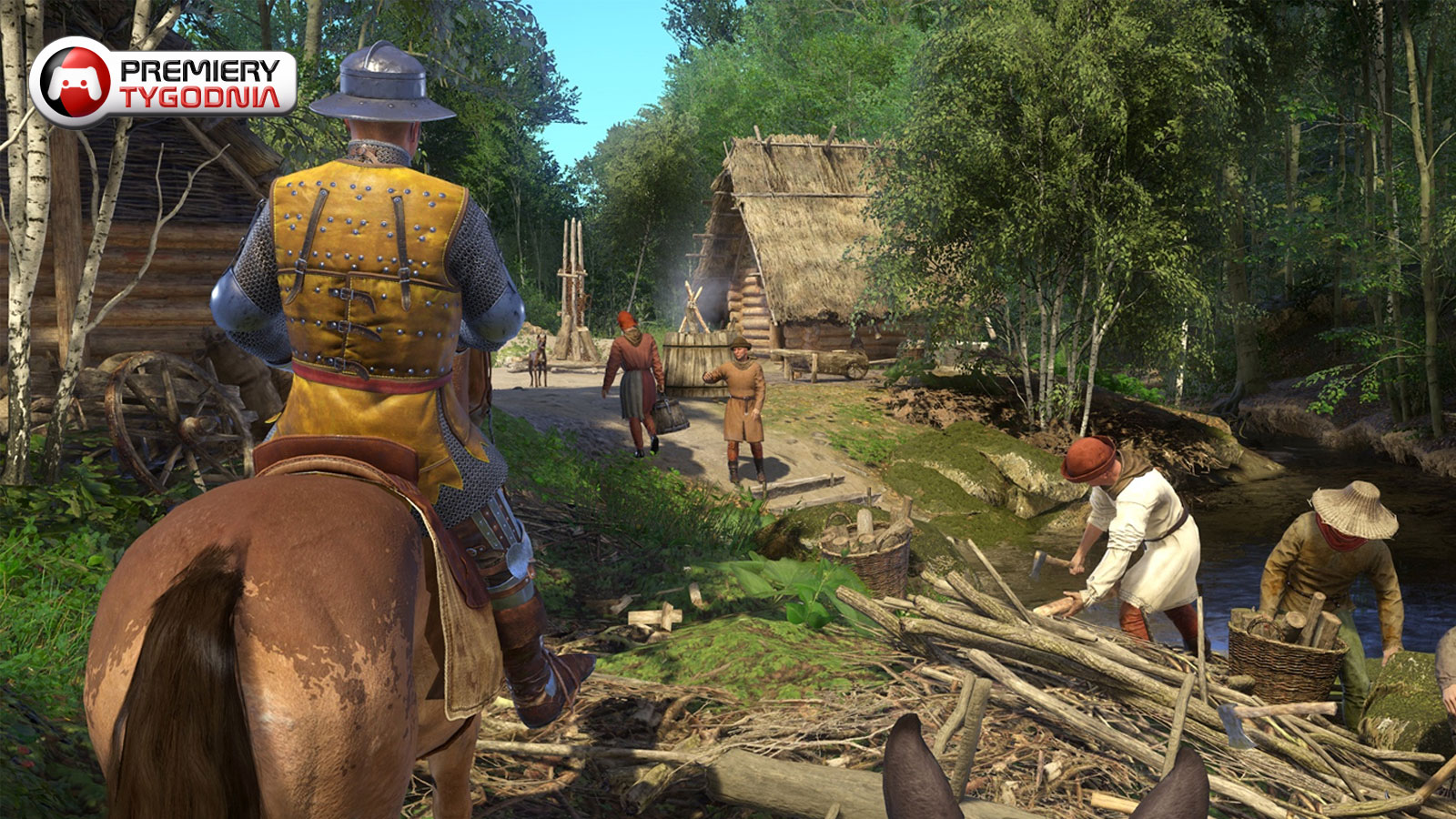This screenshot has height=819, width=1456.
Task: Click the Premiery Tygodnia logo badge
Action: (x=164, y=82)
